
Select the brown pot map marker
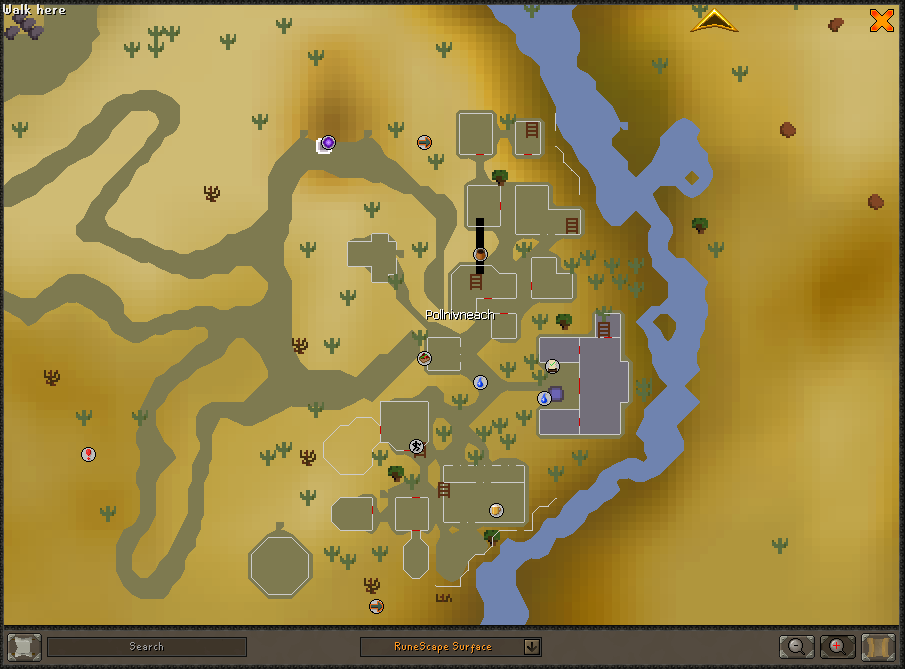pyautogui.click(x=480, y=255)
